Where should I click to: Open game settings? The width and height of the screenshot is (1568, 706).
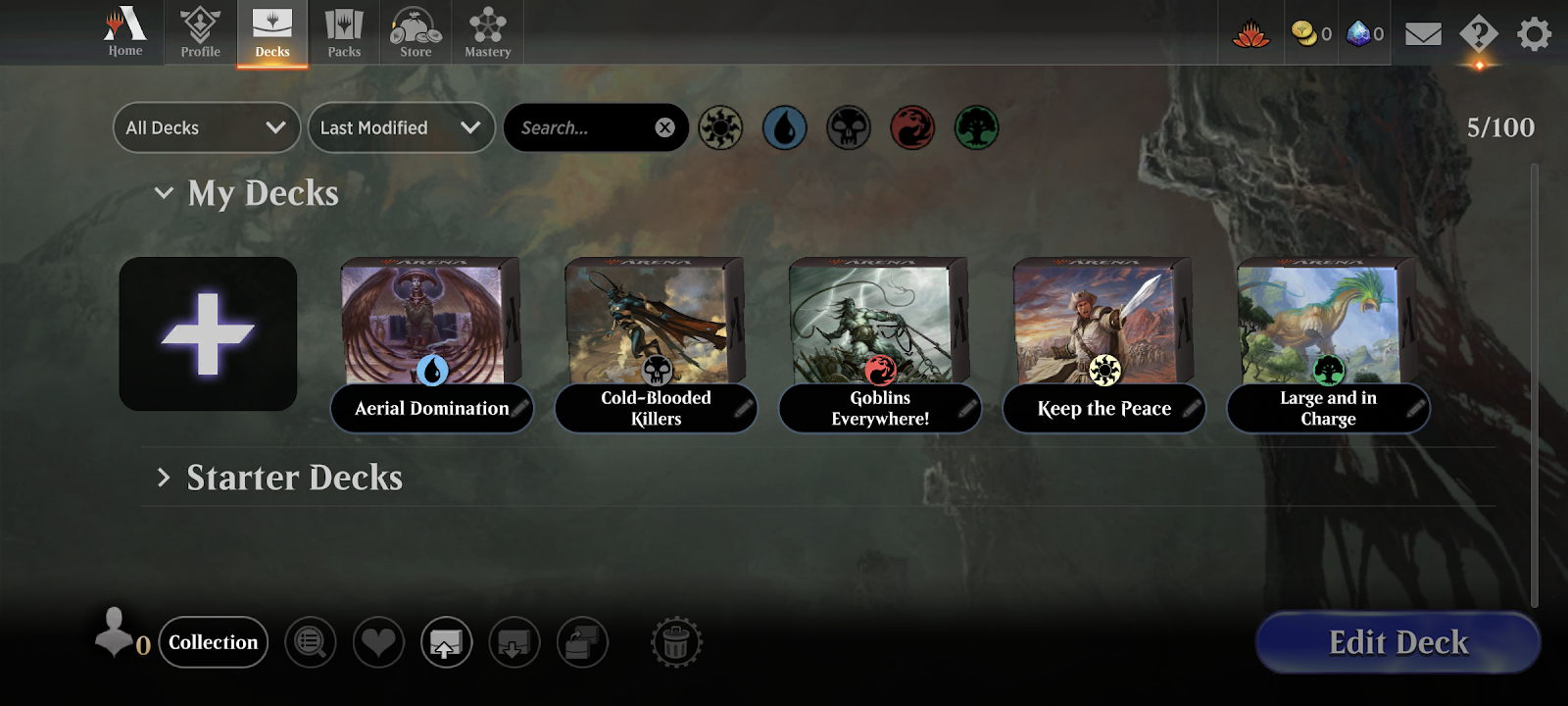pos(1533,32)
